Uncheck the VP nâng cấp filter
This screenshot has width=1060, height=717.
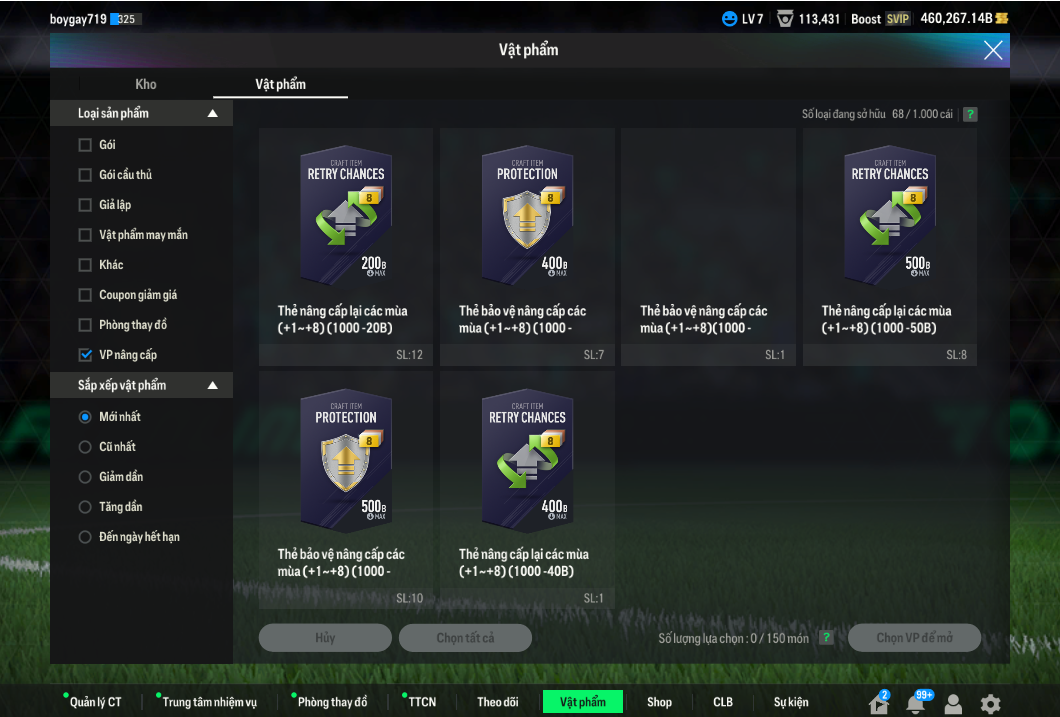click(x=85, y=355)
